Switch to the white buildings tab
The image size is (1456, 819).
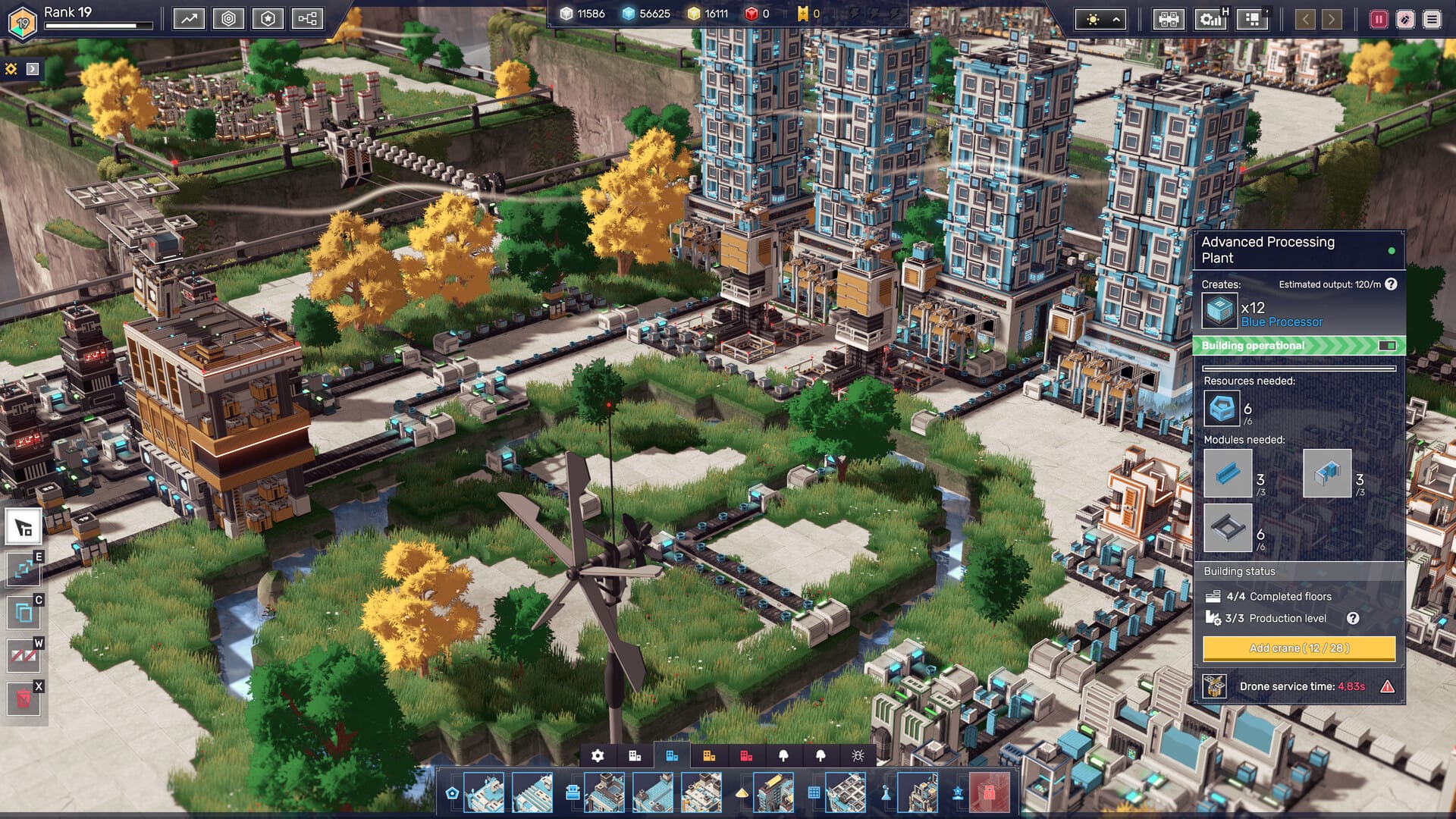(635, 756)
